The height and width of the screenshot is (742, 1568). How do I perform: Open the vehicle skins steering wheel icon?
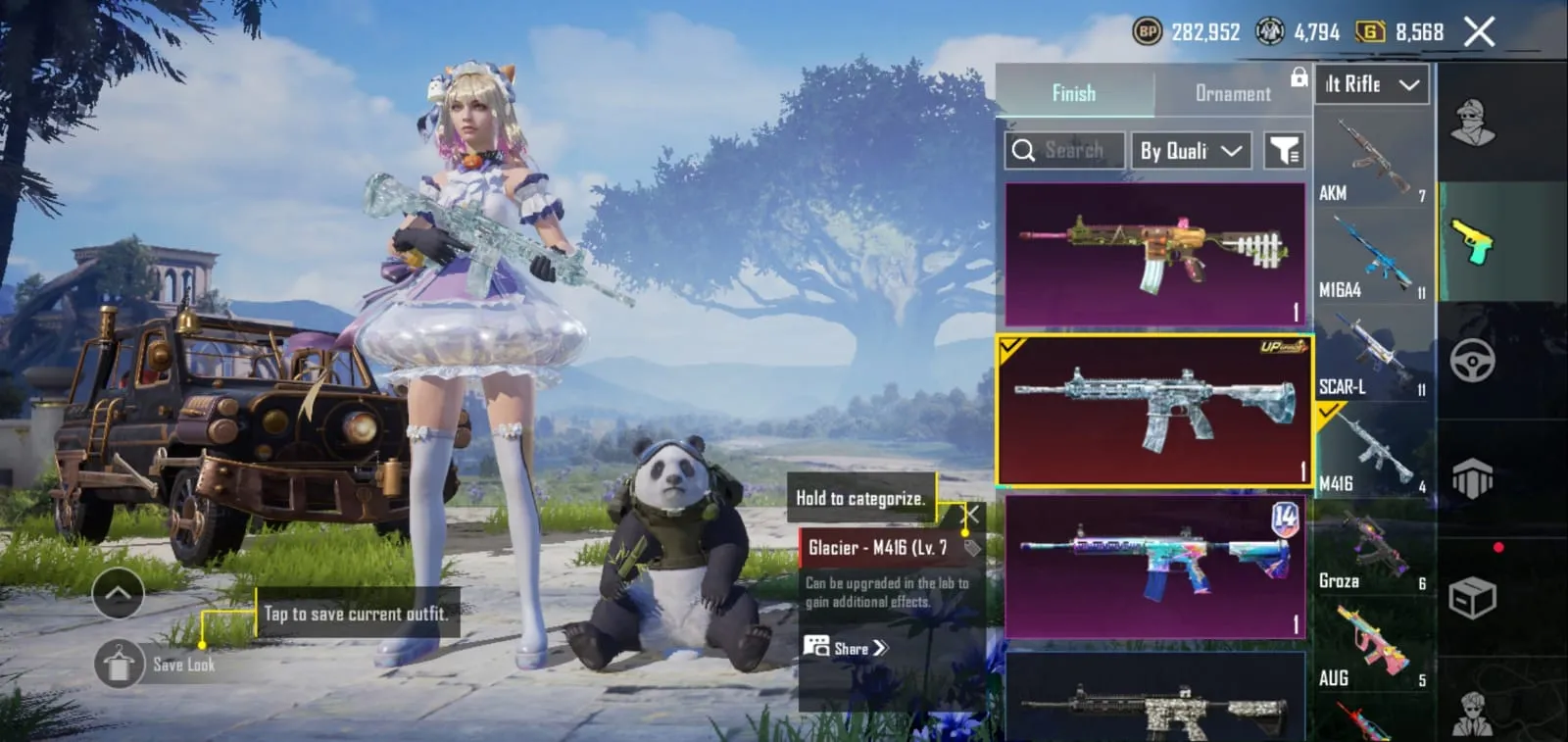1475,363
